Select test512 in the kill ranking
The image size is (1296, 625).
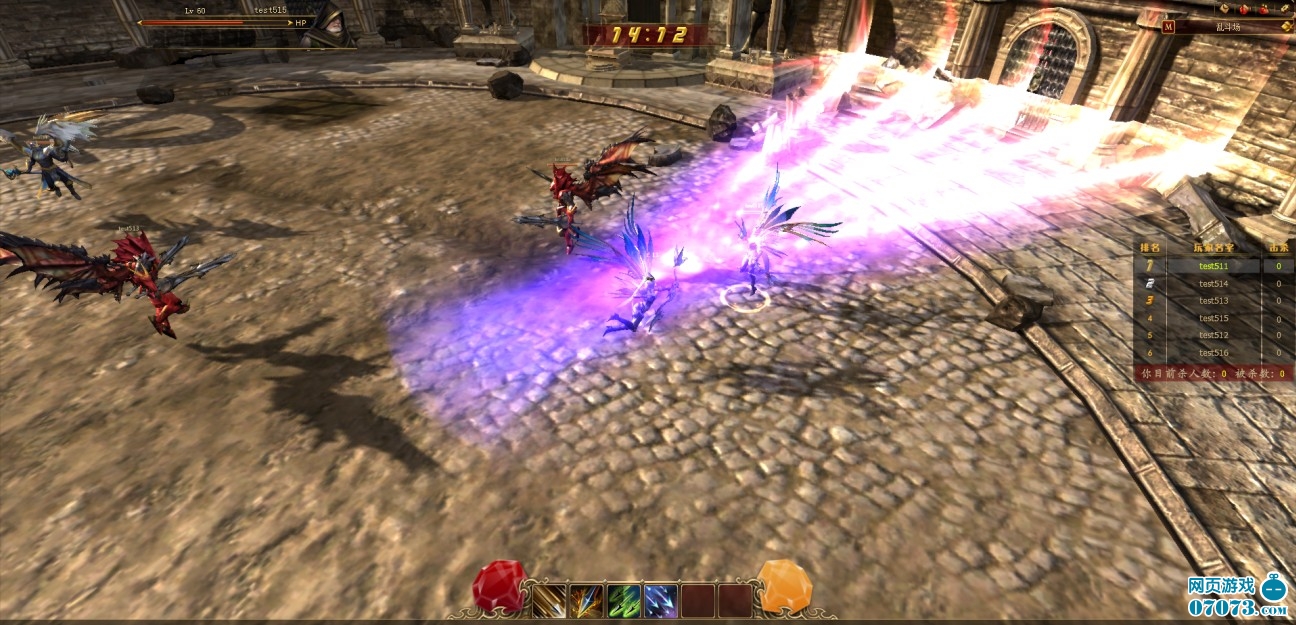(1213, 335)
